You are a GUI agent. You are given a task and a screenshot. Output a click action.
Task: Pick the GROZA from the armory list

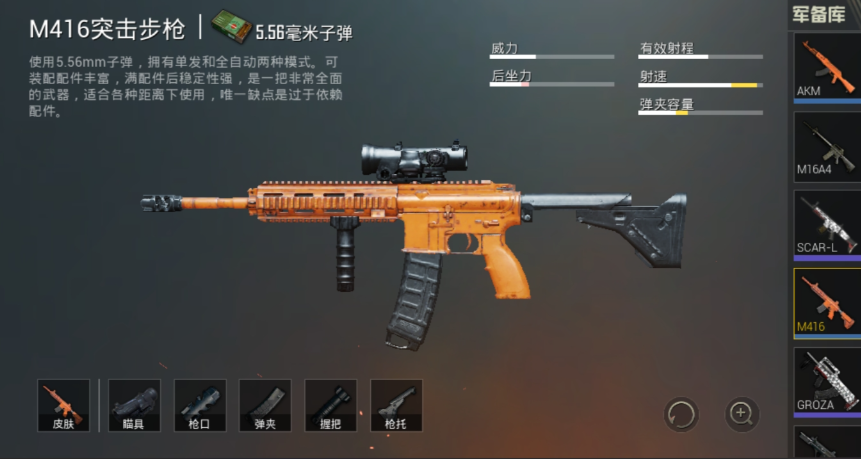(x=827, y=379)
